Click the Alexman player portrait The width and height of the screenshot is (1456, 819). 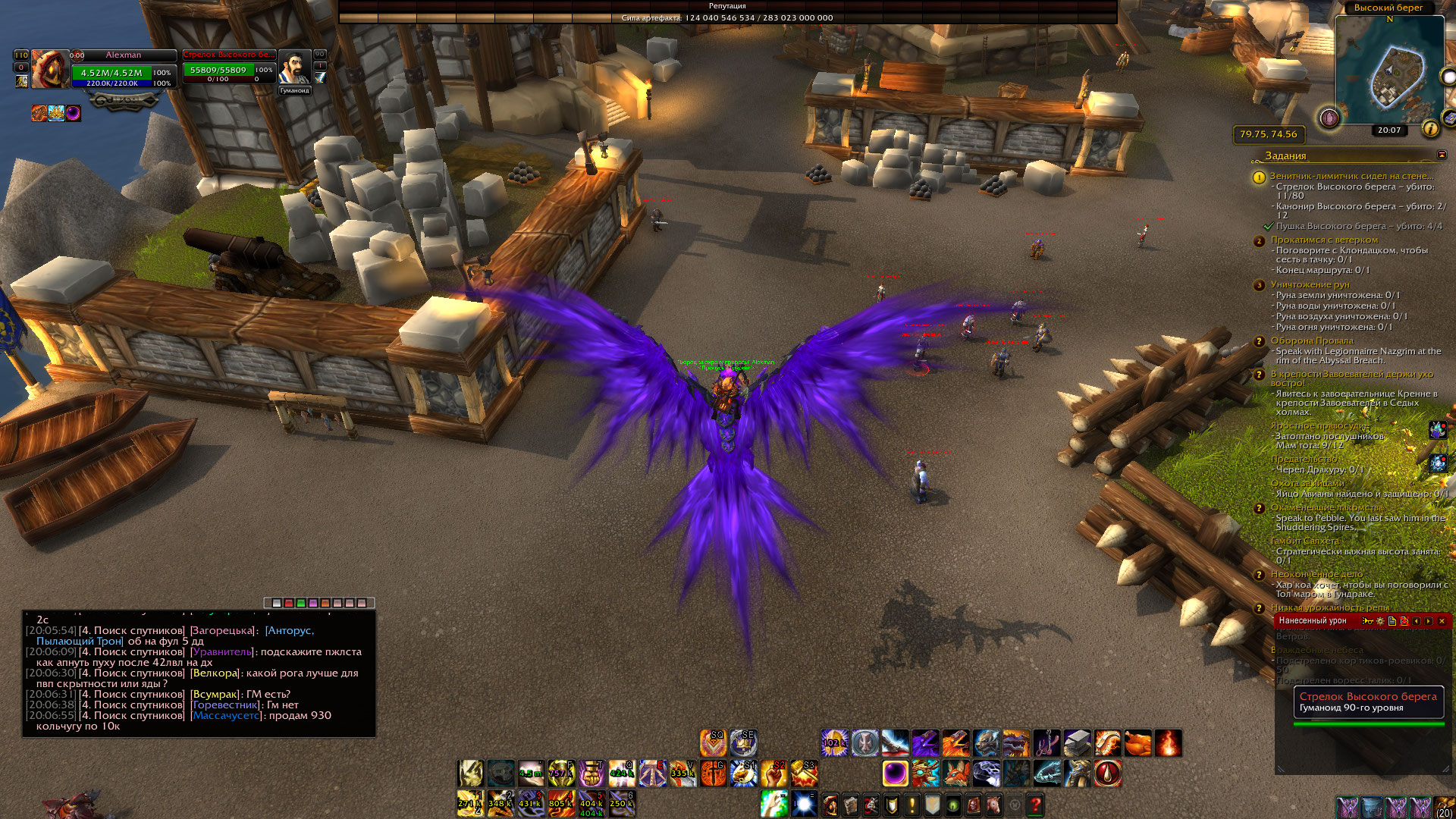[49, 69]
